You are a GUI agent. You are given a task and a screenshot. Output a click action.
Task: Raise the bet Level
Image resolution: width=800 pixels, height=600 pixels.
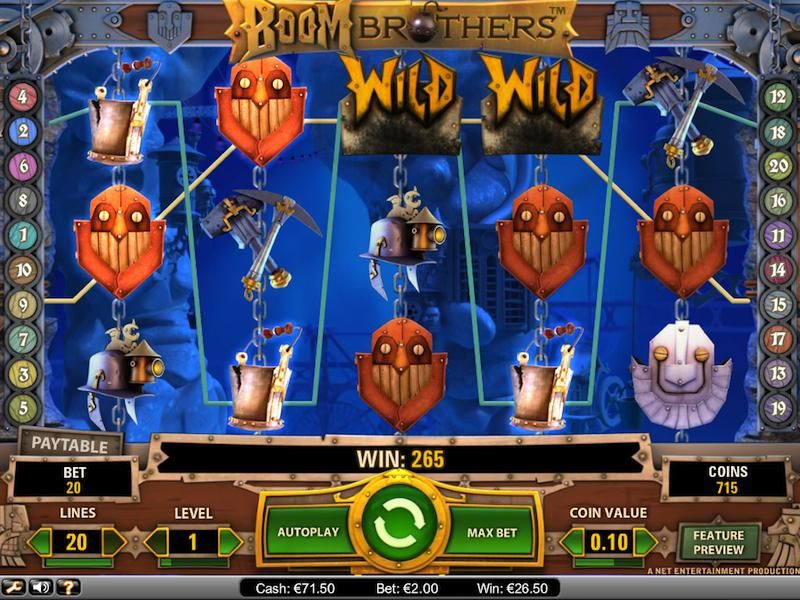[230, 543]
